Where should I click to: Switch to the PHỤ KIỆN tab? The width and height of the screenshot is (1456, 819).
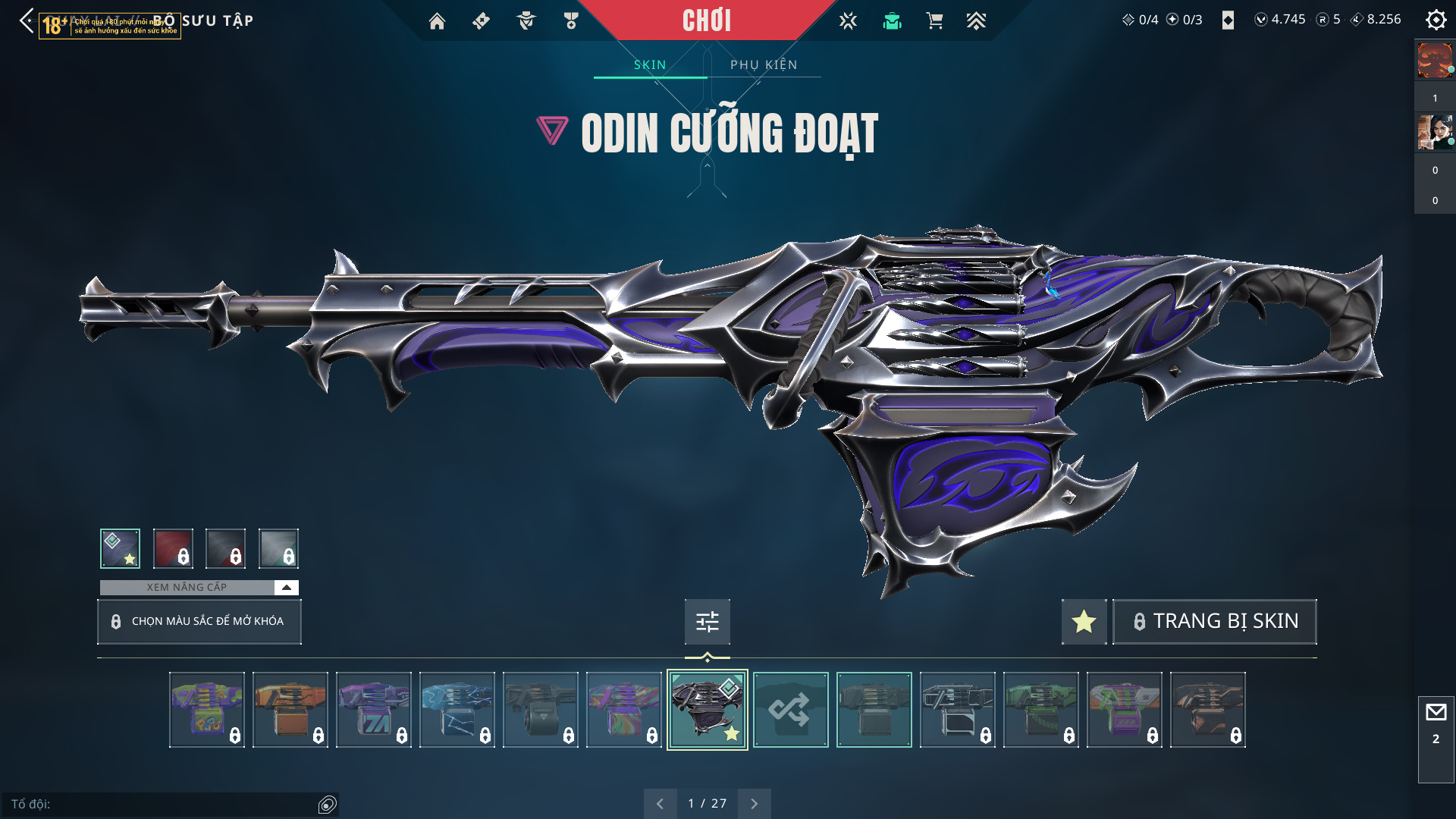pyautogui.click(x=764, y=64)
